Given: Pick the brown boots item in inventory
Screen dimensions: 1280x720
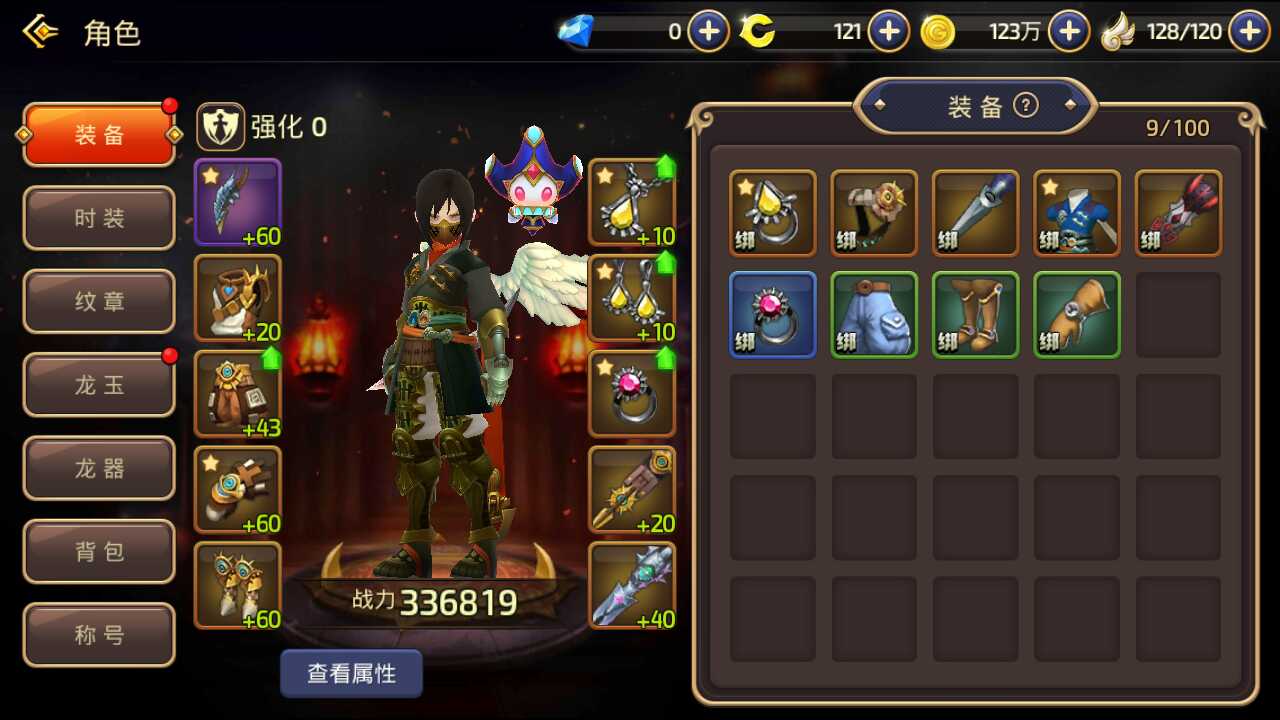Looking at the screenshot, I should 976,314.
